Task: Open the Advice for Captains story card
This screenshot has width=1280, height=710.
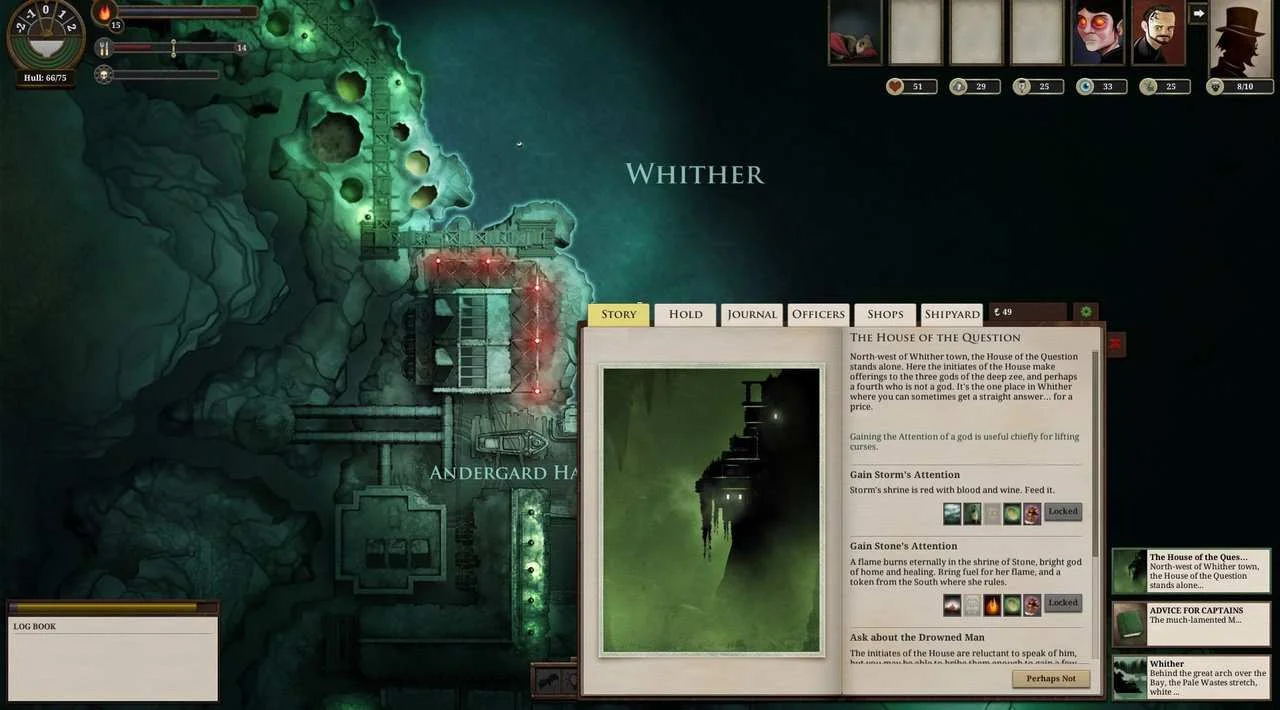Action: click(1191, 623)
